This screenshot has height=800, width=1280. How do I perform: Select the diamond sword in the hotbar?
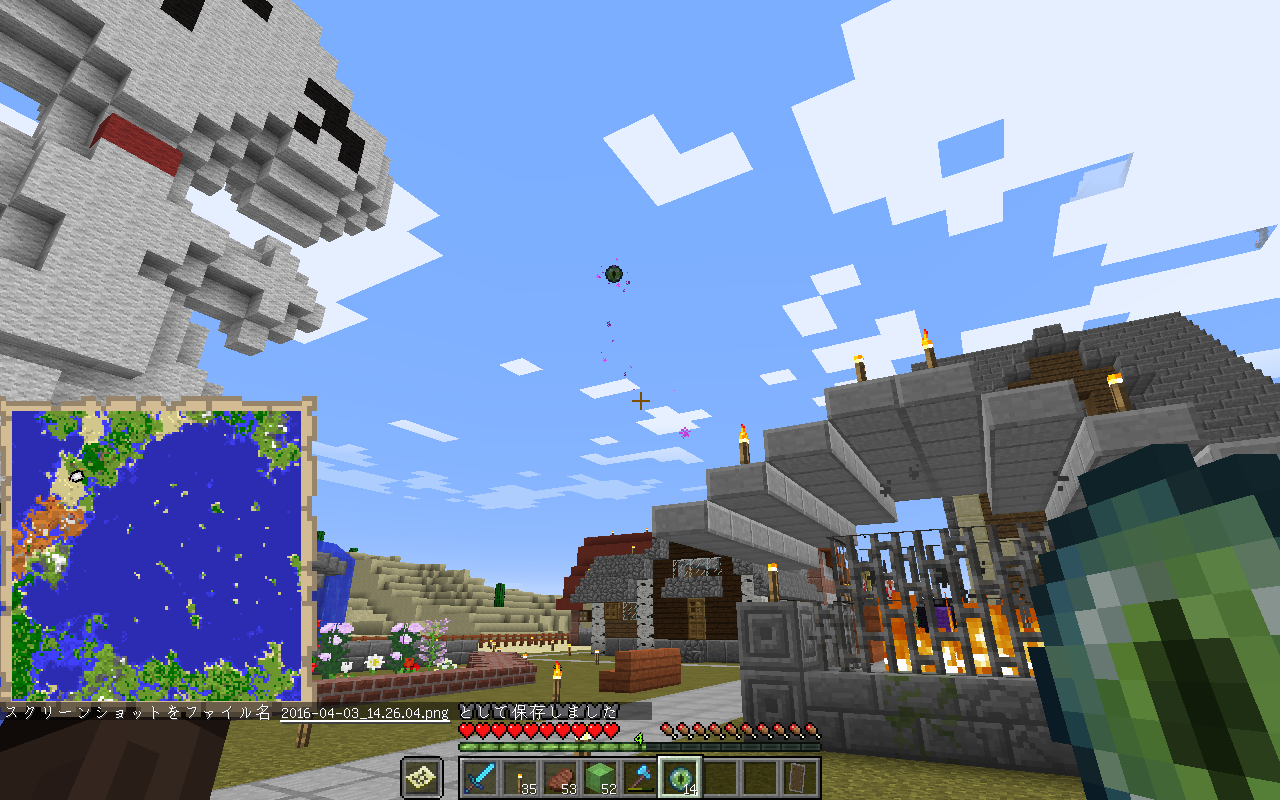[478, 777]
